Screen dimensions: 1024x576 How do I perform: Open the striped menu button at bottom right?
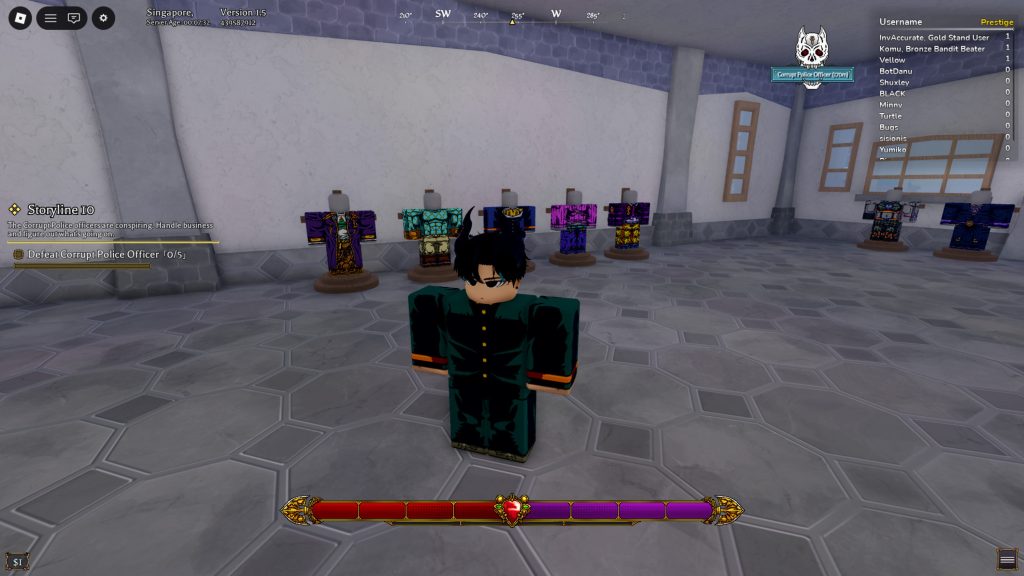1007,558
